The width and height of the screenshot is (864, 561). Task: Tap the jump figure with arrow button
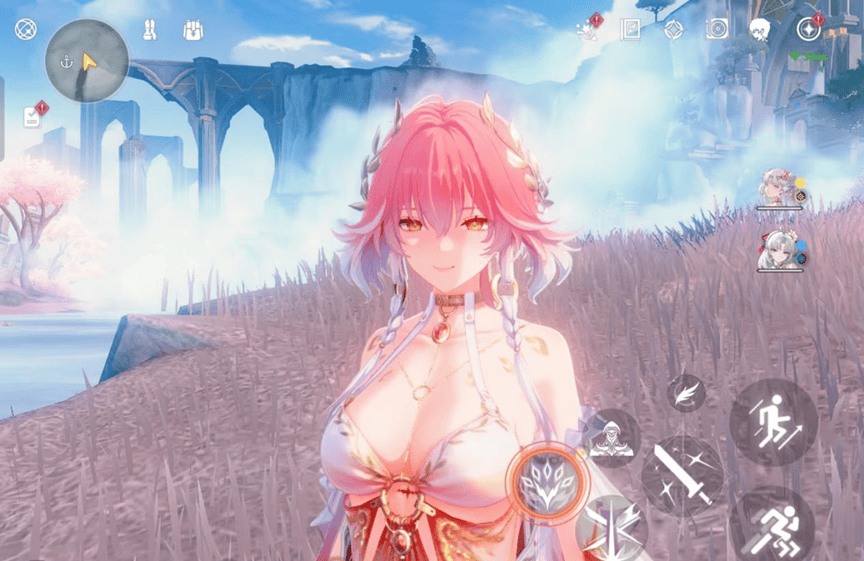[773, 422]
